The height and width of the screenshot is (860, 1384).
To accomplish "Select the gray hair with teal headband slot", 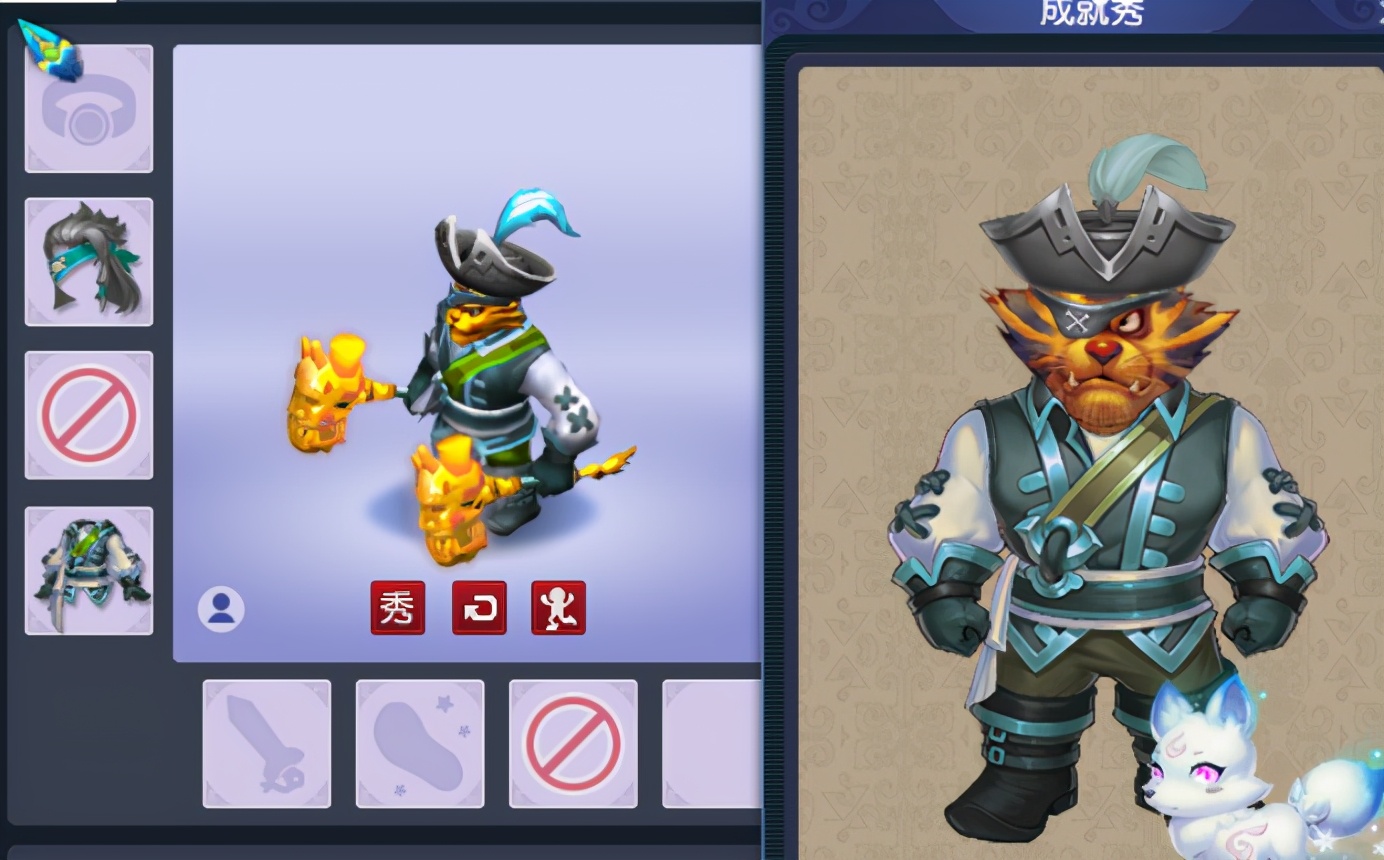I will (x=89, y=262).
